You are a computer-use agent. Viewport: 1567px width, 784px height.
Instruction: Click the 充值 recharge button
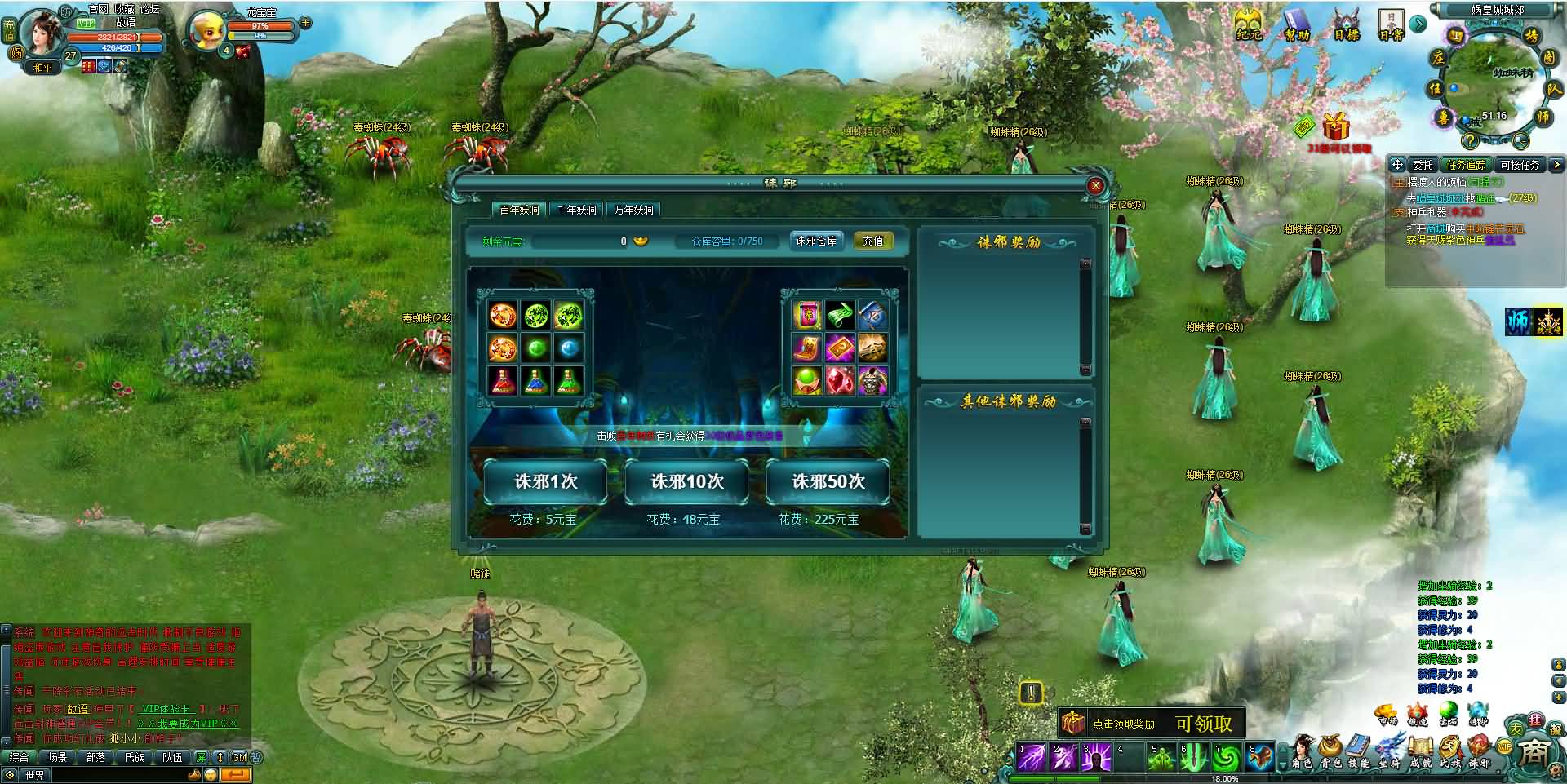click(873, 241)
